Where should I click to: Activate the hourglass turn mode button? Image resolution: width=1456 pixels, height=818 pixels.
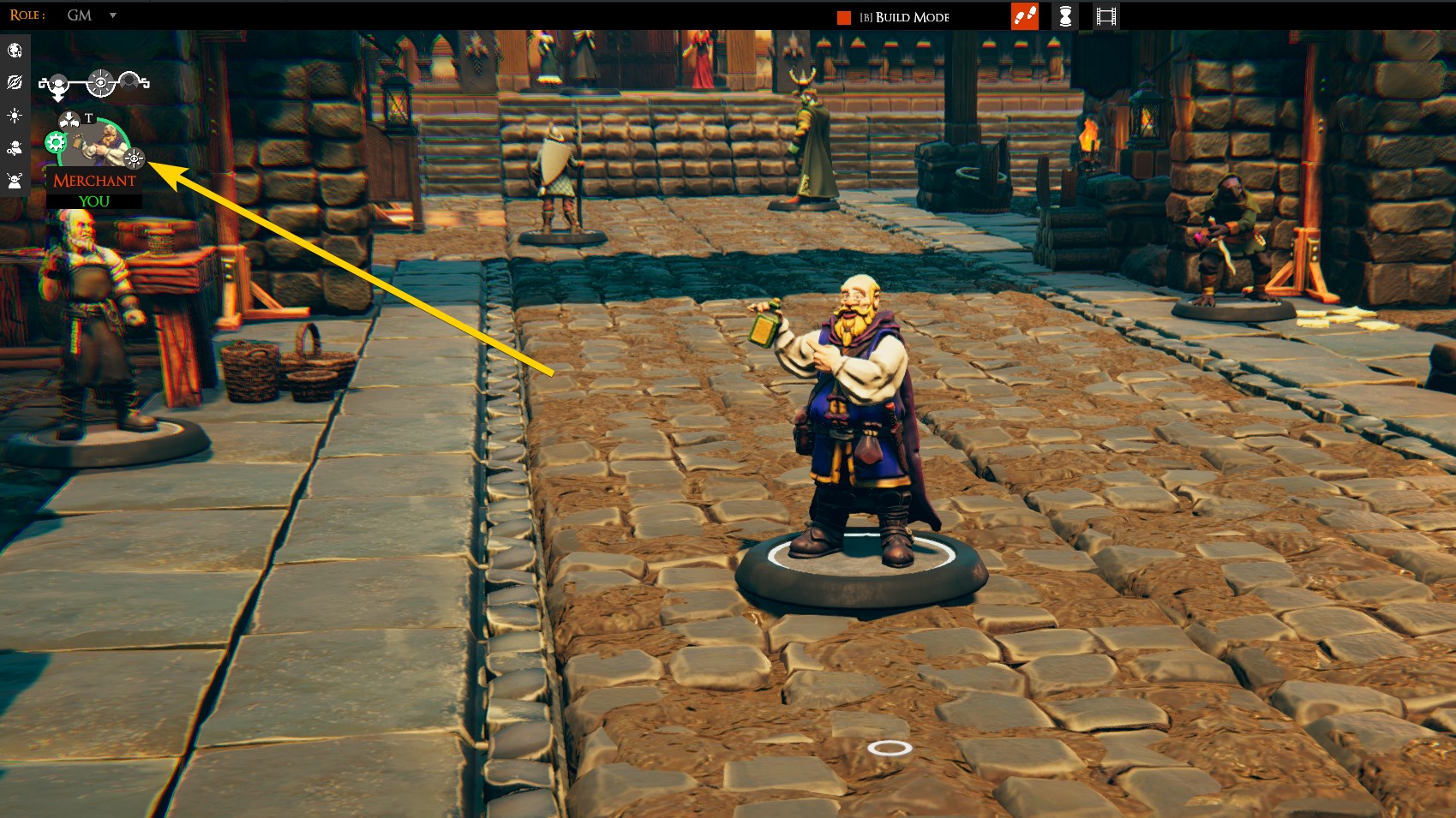pyautogui.click(x=1065, y=16)
